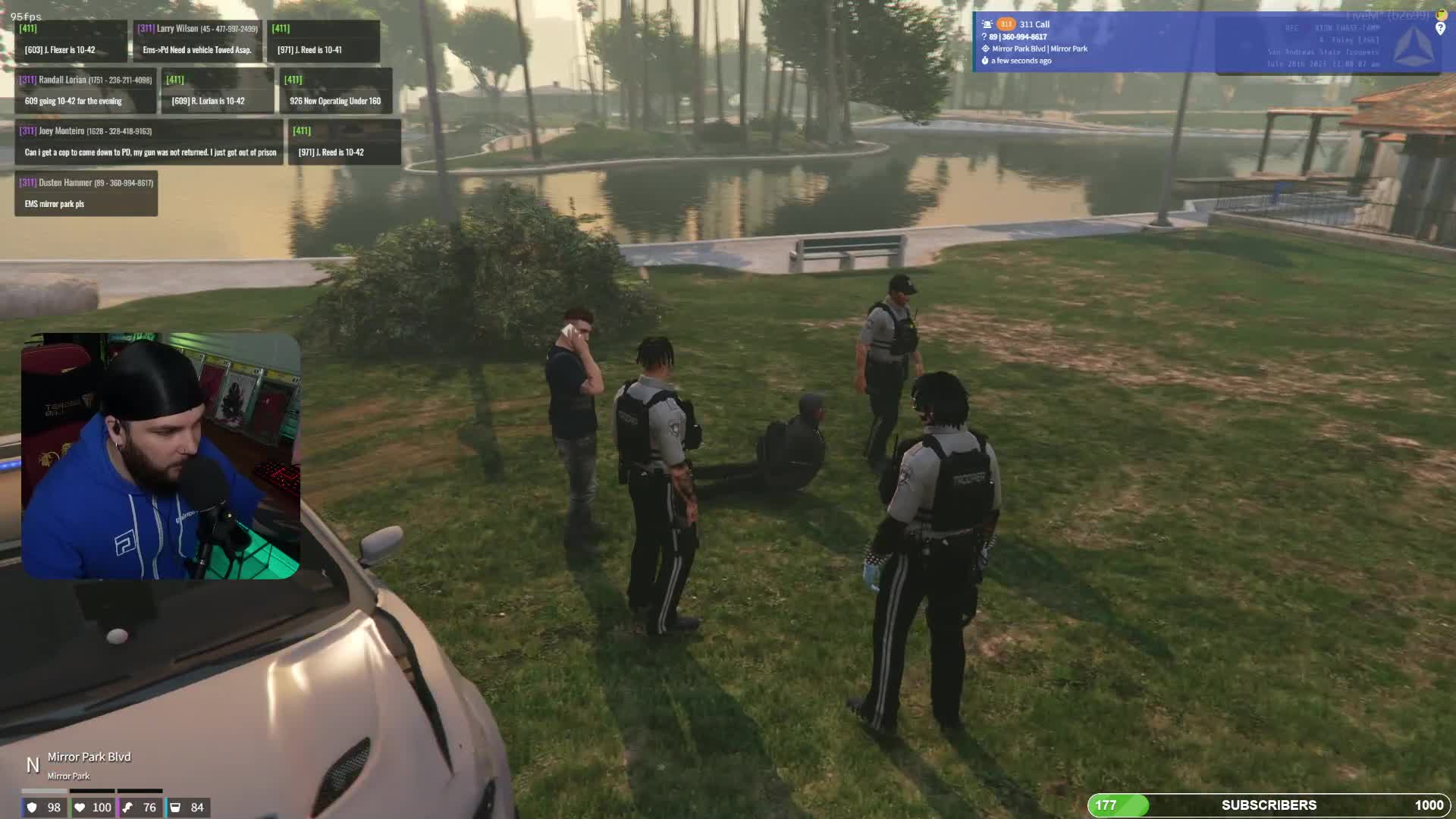Select Randall Lorian's 10-42 message card
Screen dimensions: 1456x819
click(x=86, y=91)
